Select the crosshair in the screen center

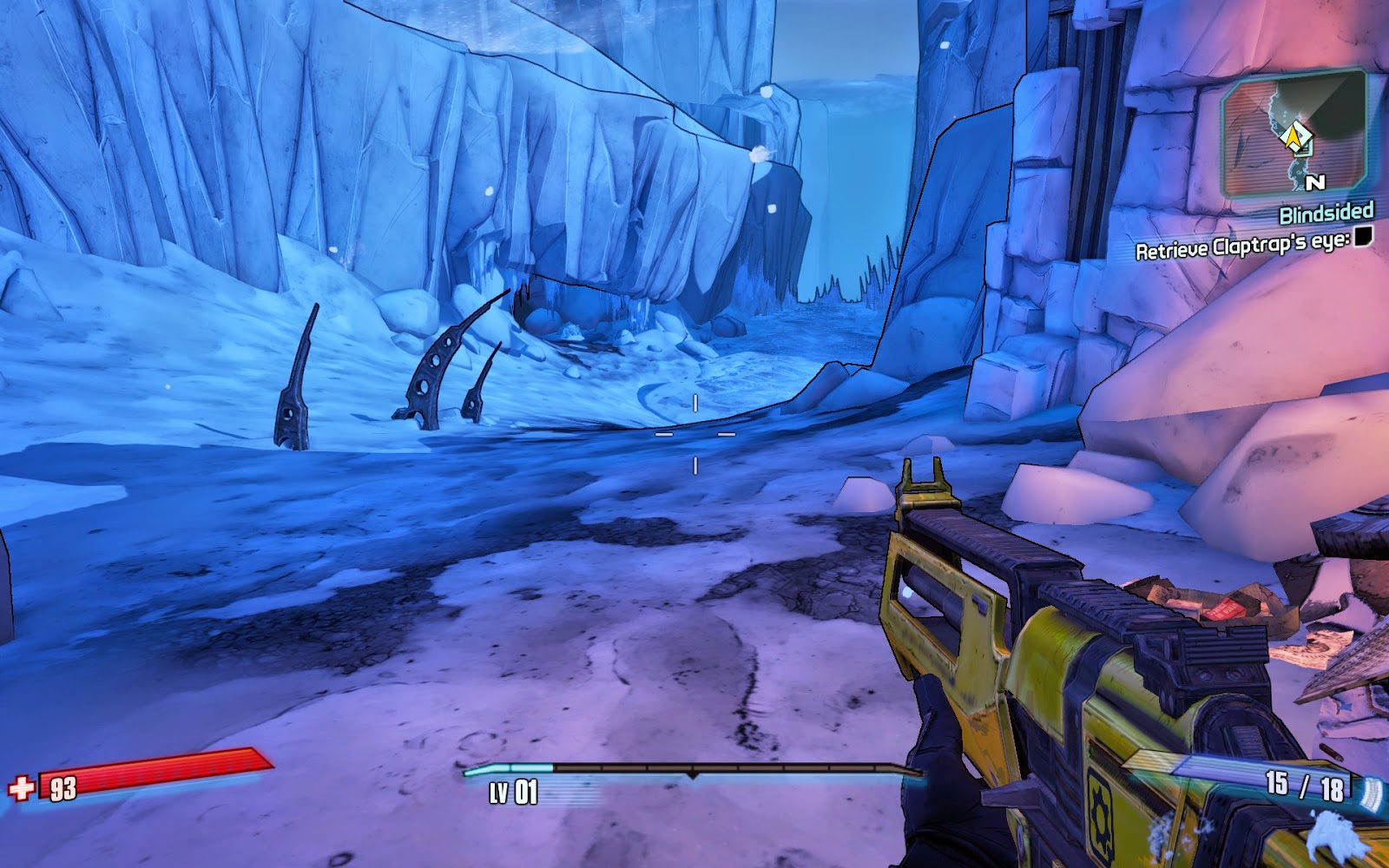[x=694, y=432]
